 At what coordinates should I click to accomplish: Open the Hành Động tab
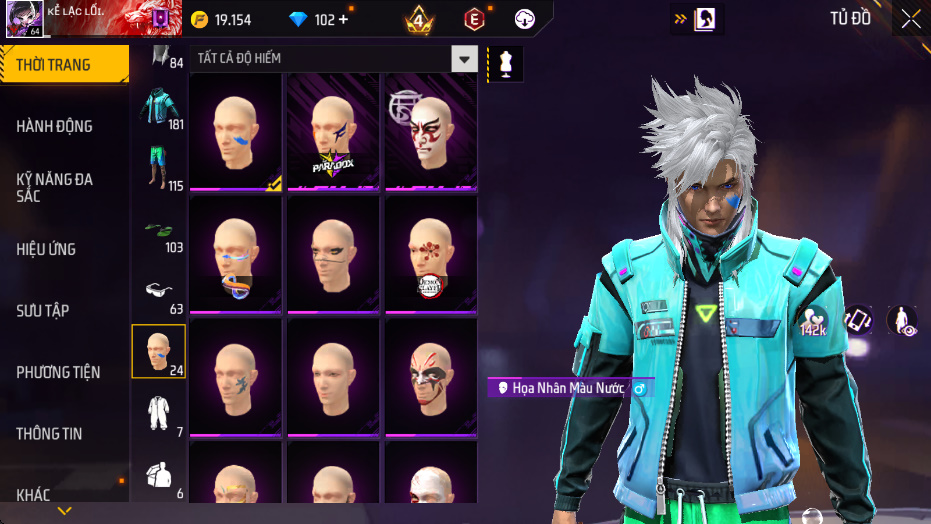[55, 126]
